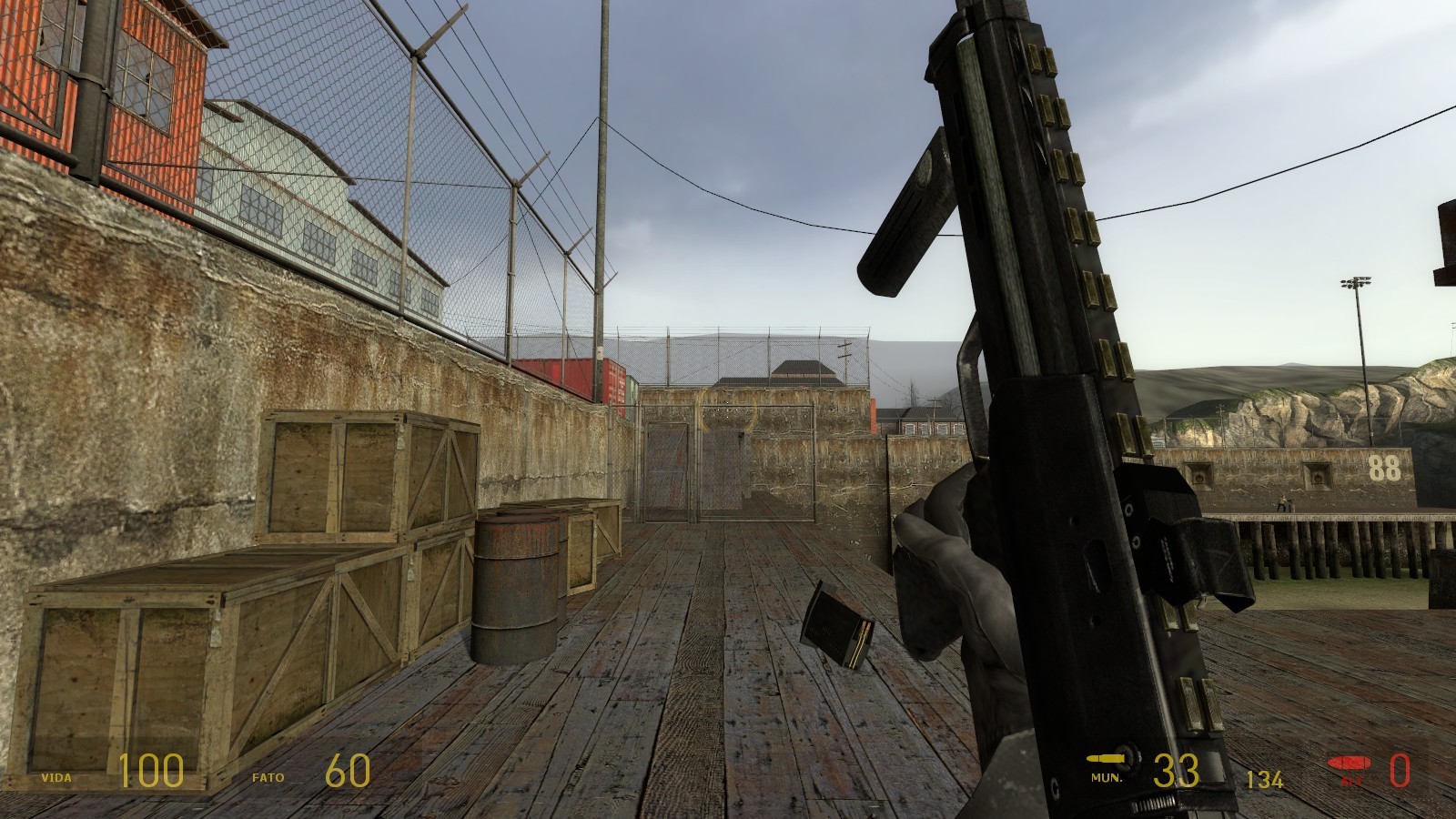The image size is (1456, 819).
Task: Click the tall metal mast near center
Action: (x=599, y=182)
